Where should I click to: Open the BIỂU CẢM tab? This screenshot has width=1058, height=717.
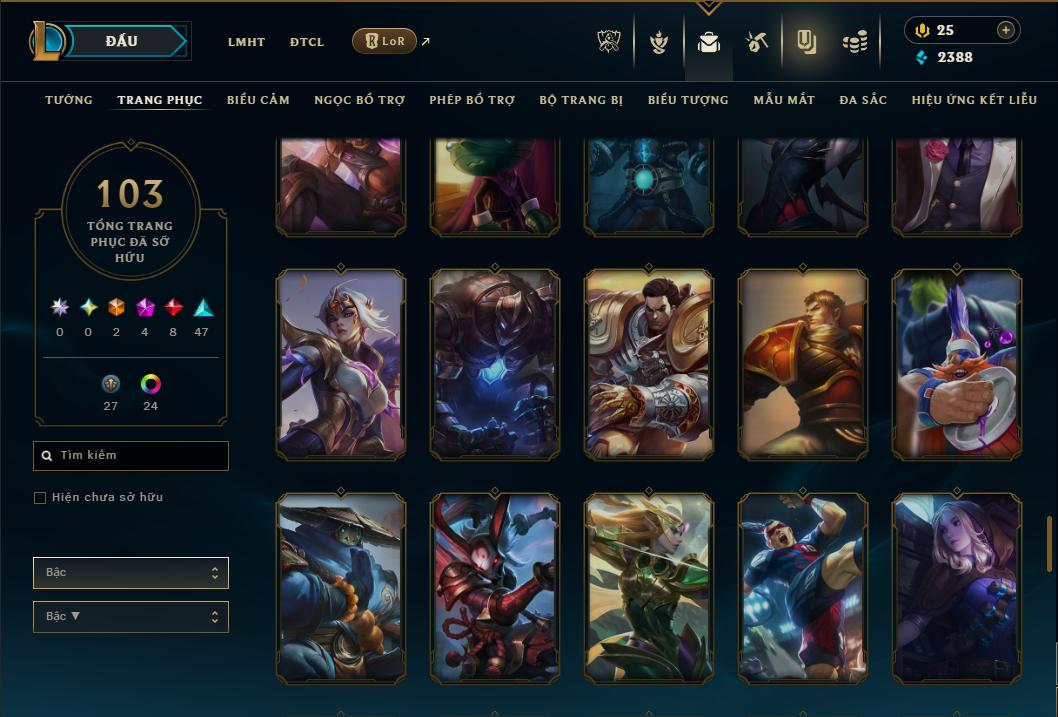pyautogui.click(x=258, y=100)
